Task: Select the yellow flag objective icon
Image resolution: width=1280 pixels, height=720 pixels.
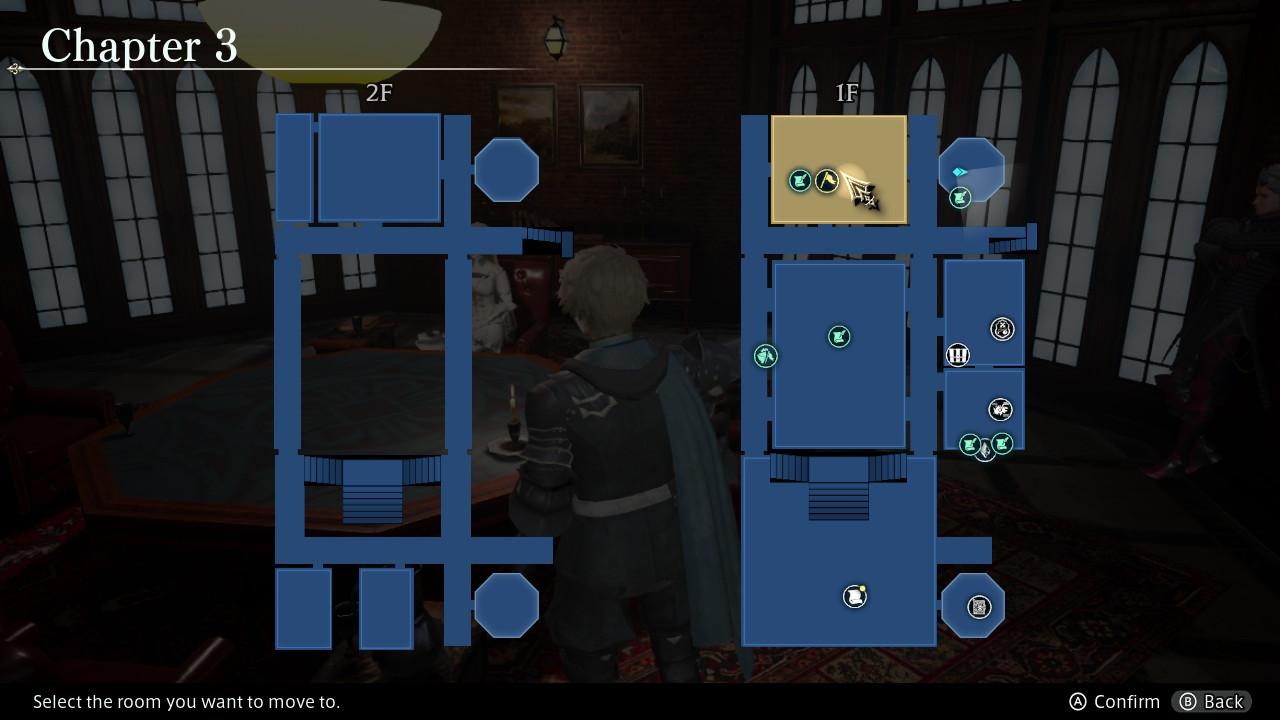Action: coord(827,180)
